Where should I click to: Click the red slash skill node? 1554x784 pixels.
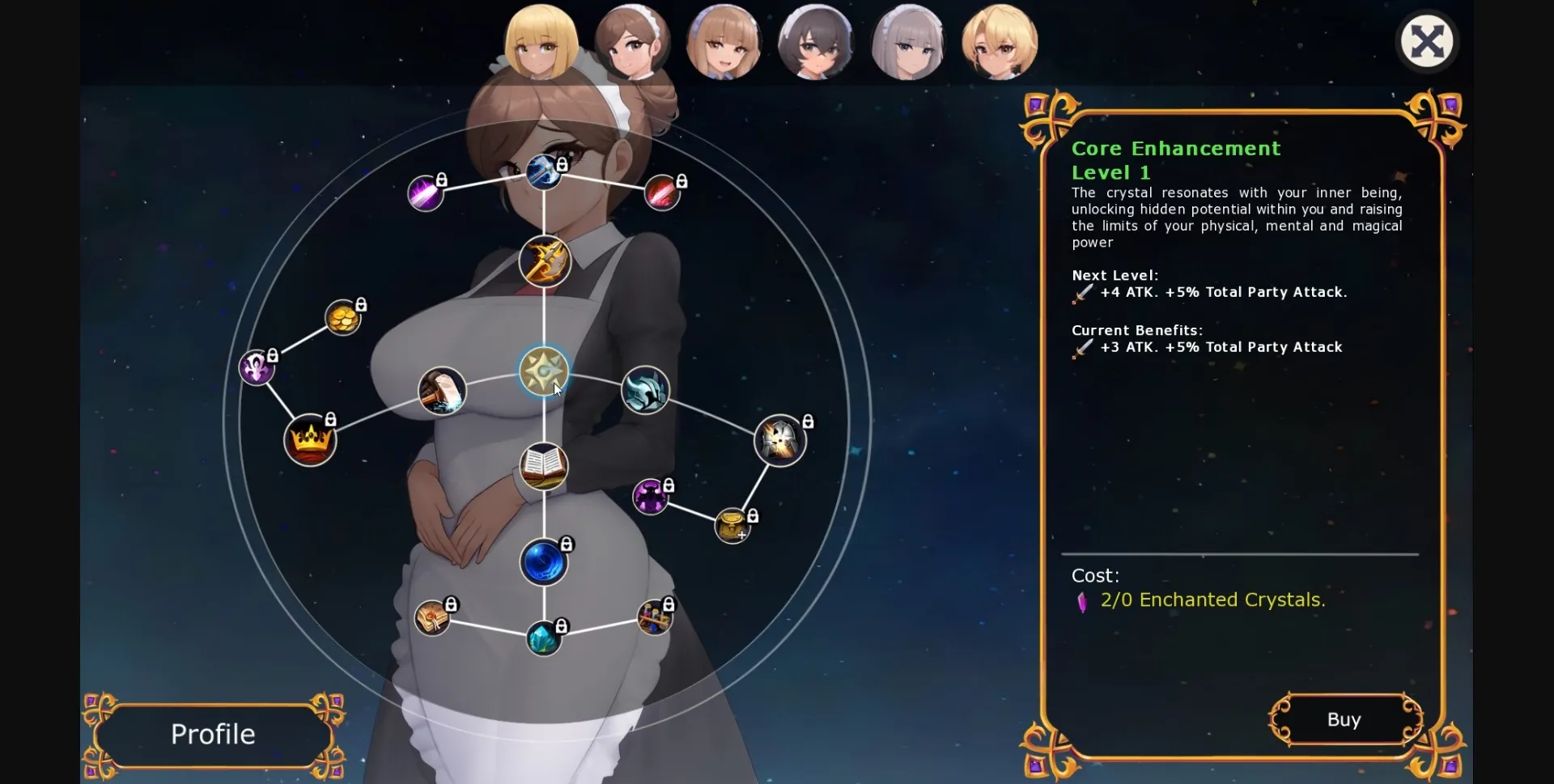pos(662,192)
